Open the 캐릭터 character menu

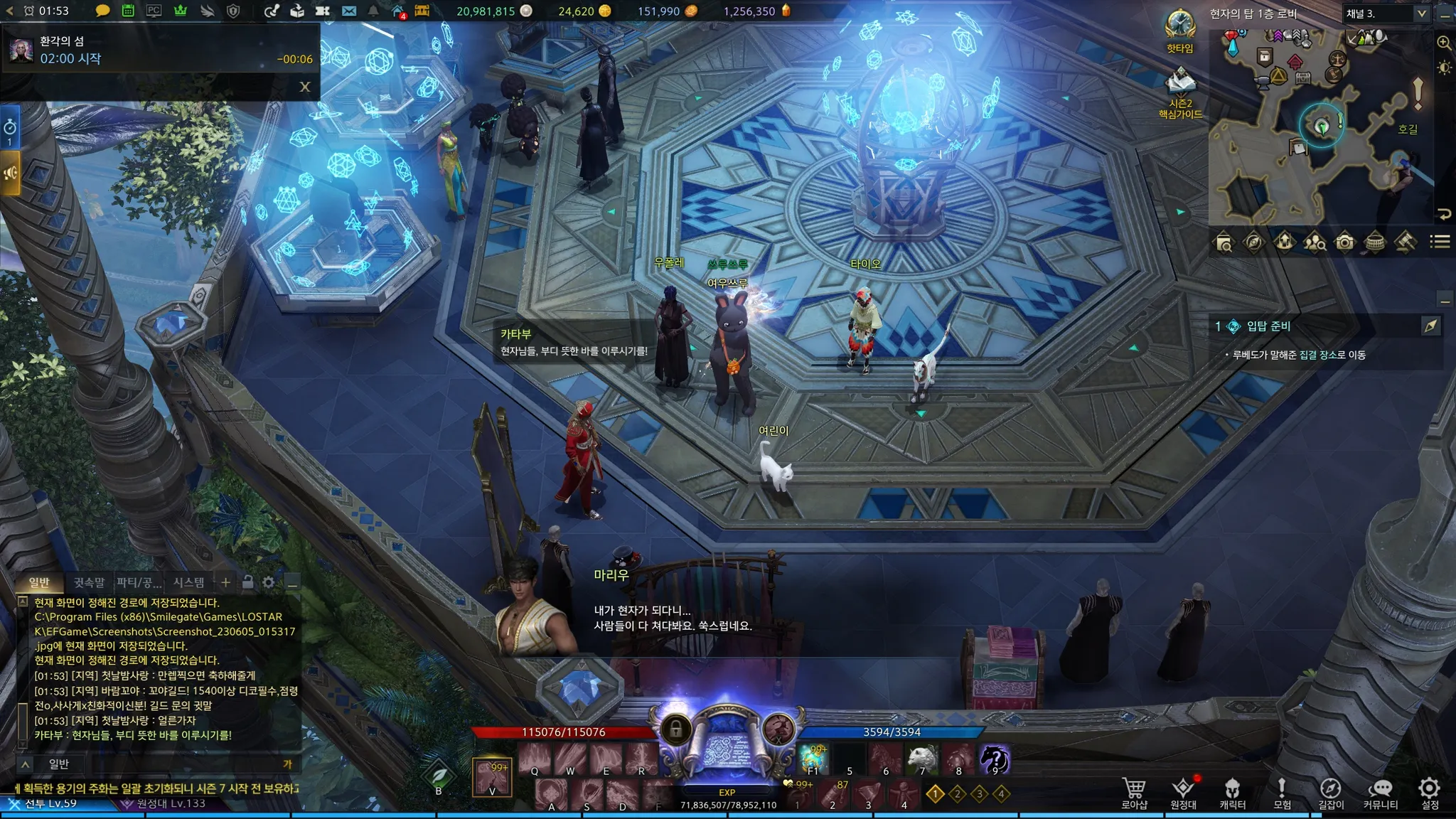(x=1232, y=793)
